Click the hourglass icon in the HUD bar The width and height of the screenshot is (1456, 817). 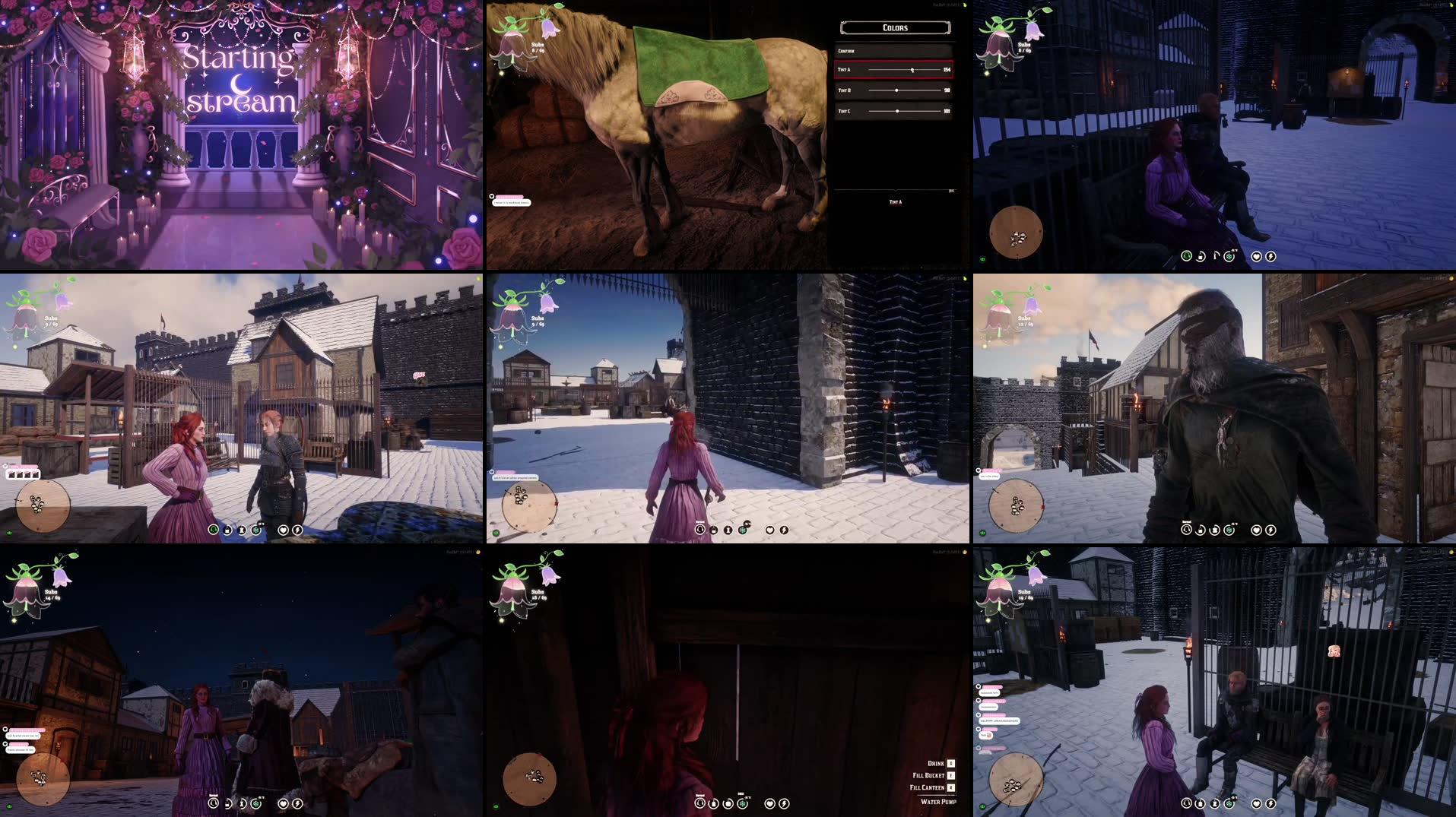tap(242, 530)
